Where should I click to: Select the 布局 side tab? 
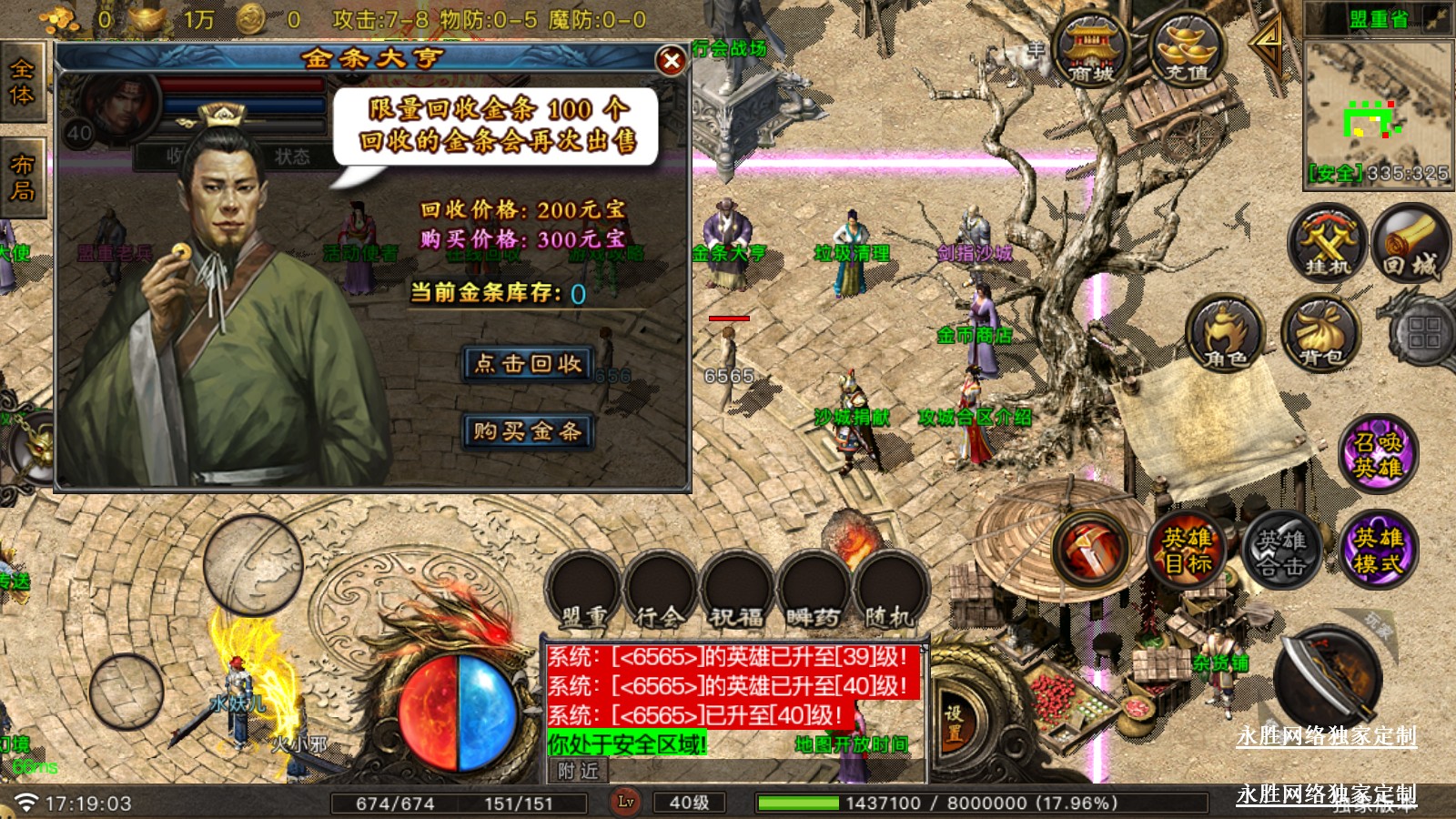[x=22, y=177]
